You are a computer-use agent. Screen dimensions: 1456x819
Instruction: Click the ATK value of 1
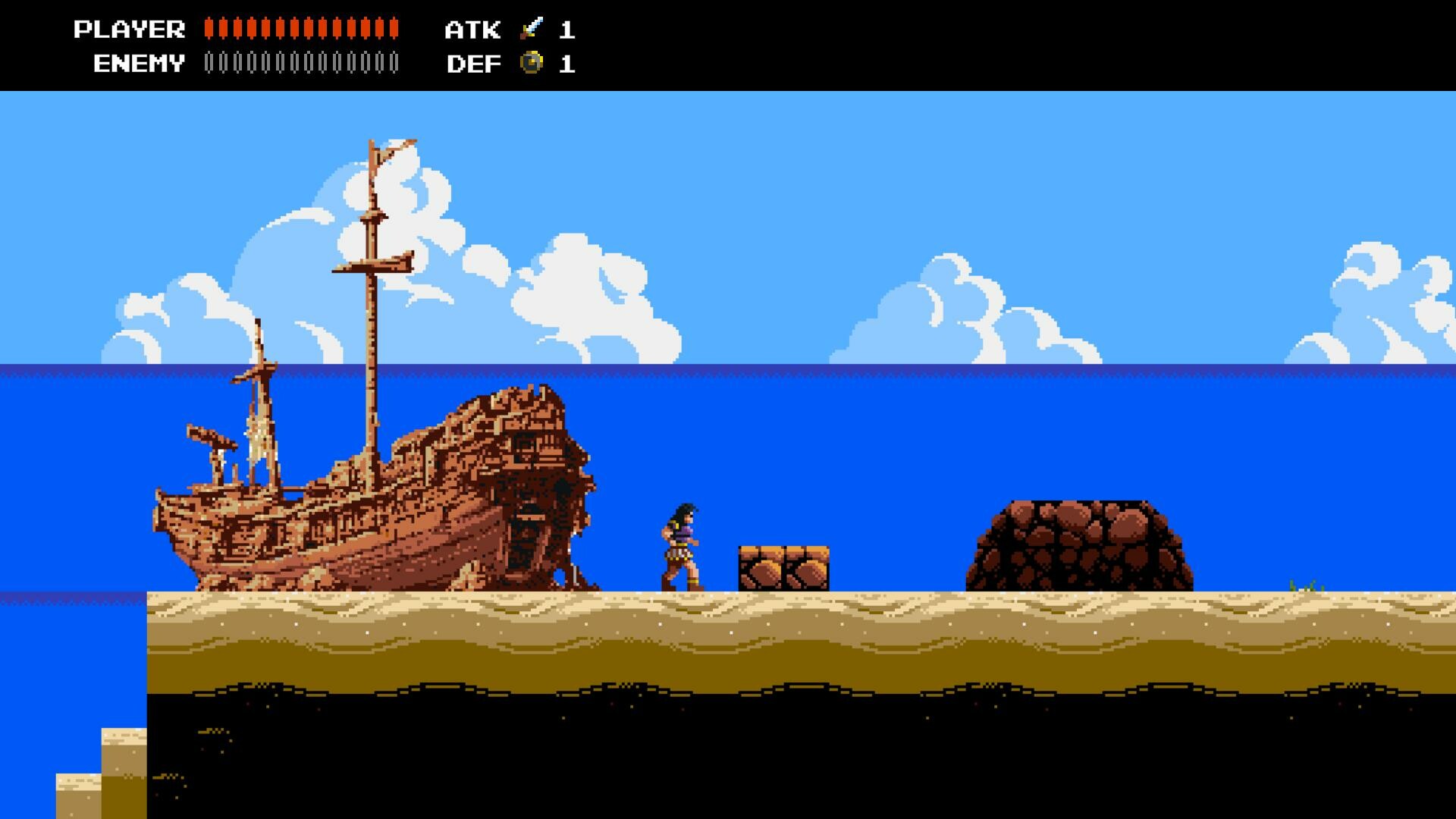pos(567,30)
